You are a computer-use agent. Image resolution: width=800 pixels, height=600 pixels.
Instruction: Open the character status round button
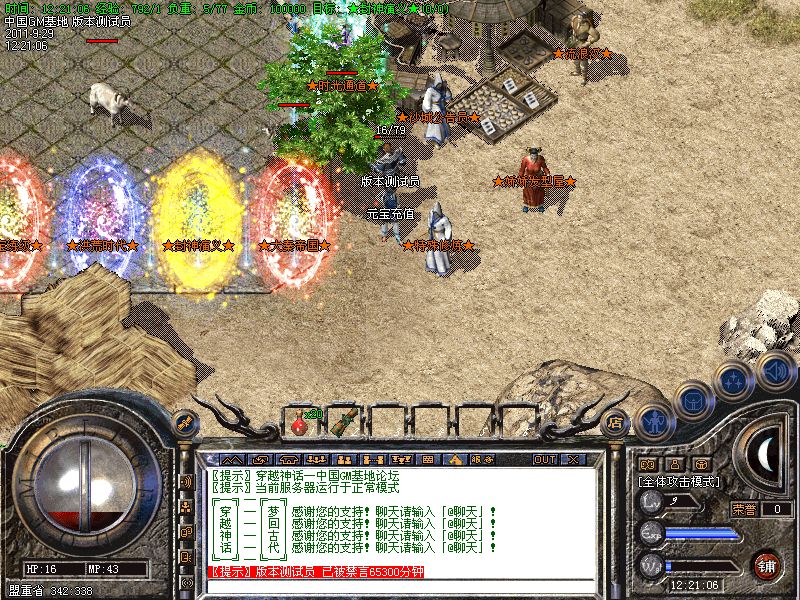tap(654, 421)
